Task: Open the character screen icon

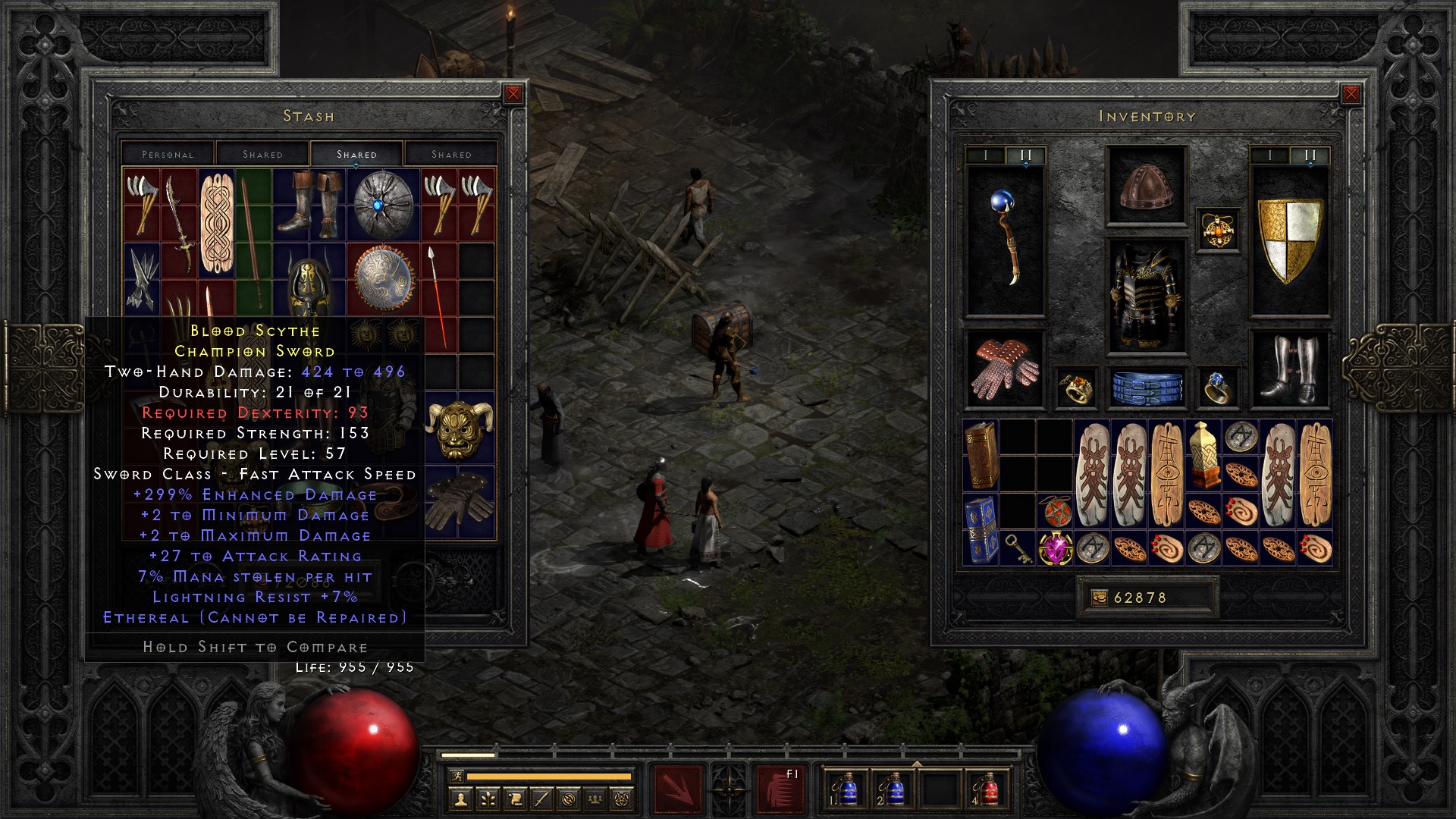Action: (461, 800)
